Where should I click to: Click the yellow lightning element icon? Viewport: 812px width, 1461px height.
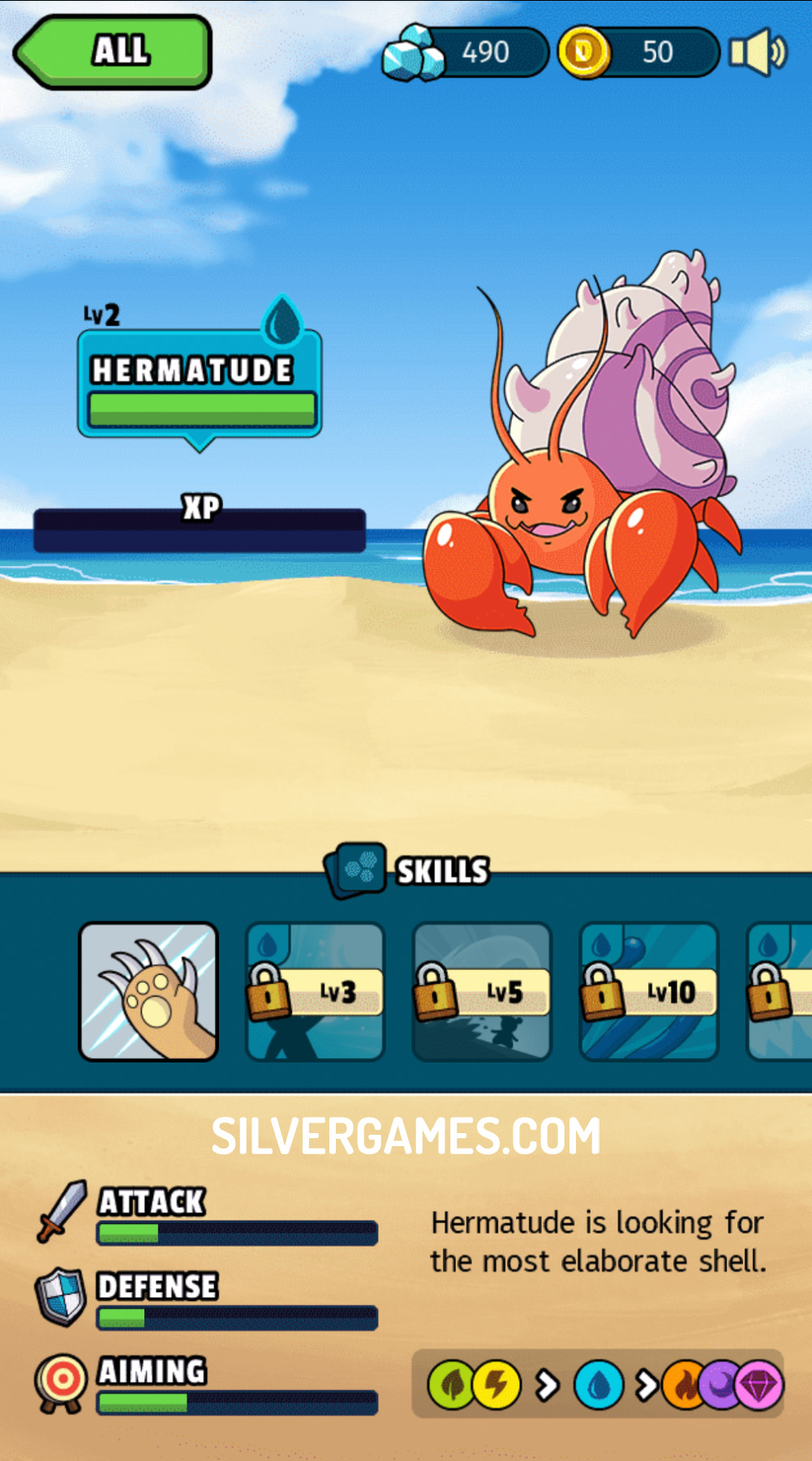496,1385
